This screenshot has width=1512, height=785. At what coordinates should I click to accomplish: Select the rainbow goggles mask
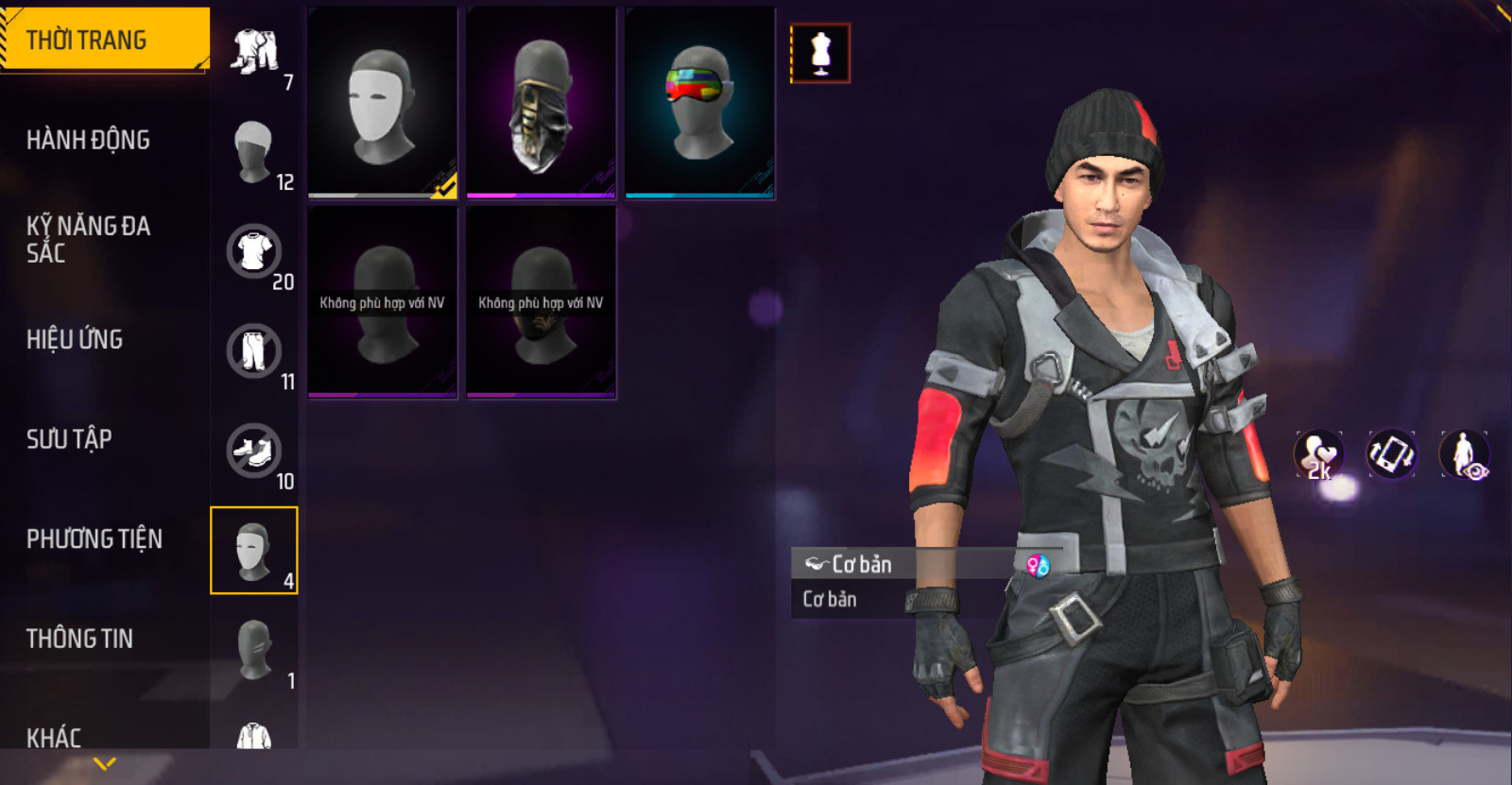tap(699, 103)
